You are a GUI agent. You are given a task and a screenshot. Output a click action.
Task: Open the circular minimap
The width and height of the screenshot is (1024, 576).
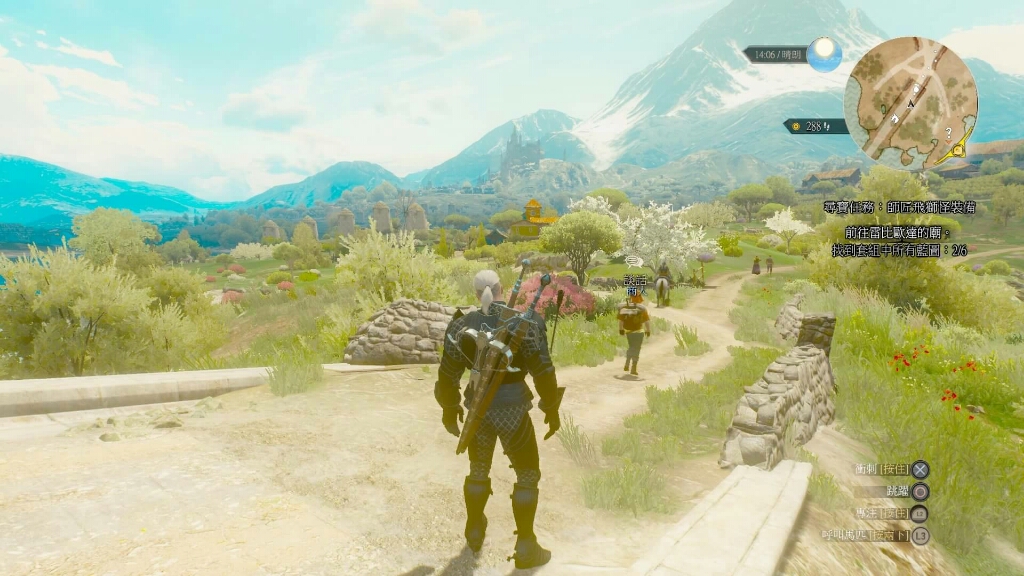coord(910,103)
